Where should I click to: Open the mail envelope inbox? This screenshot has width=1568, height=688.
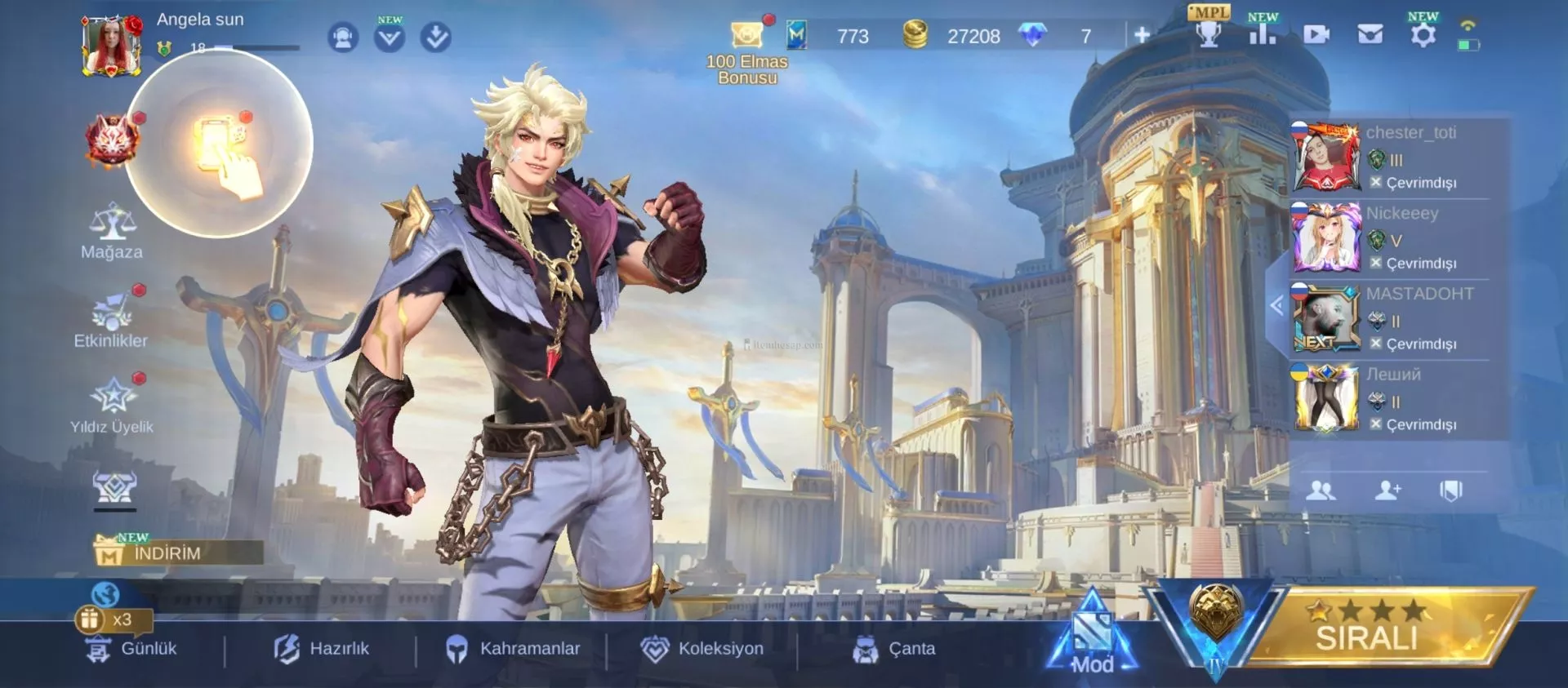[1370, 34]
